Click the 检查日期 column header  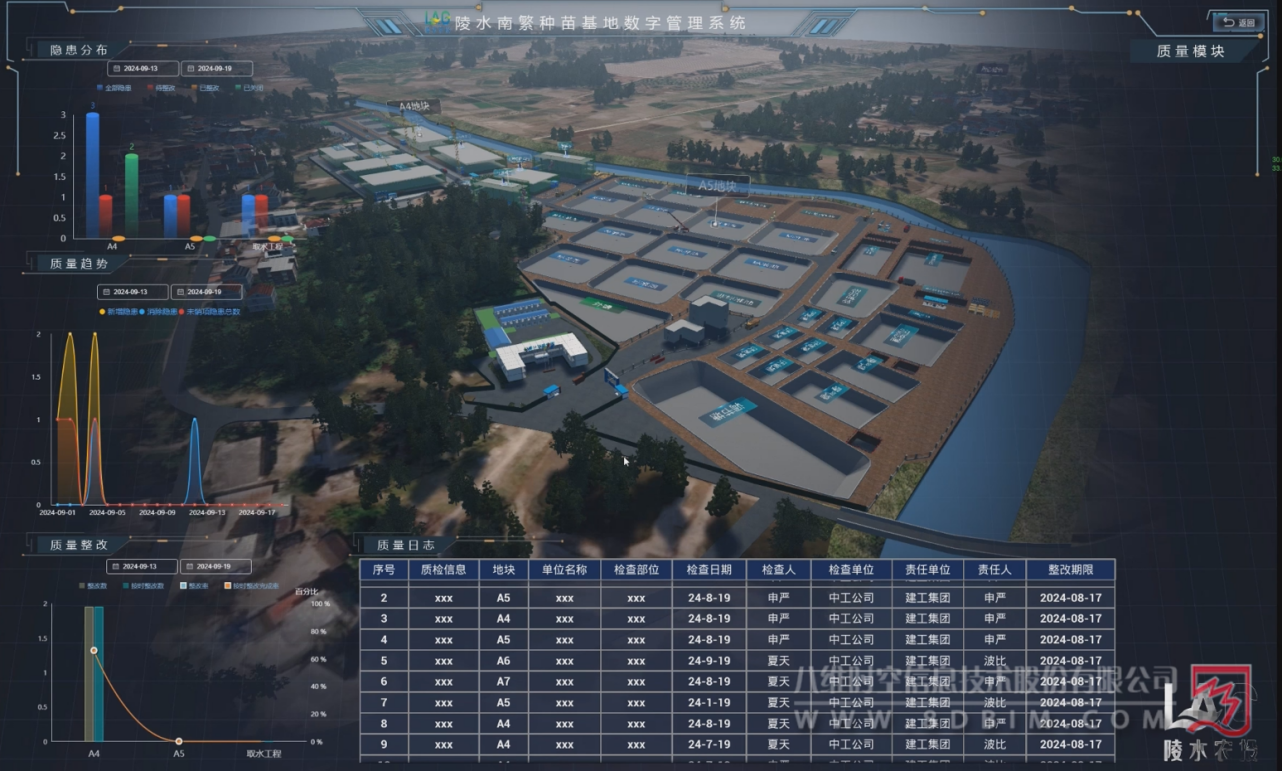[x=709, y=570]
